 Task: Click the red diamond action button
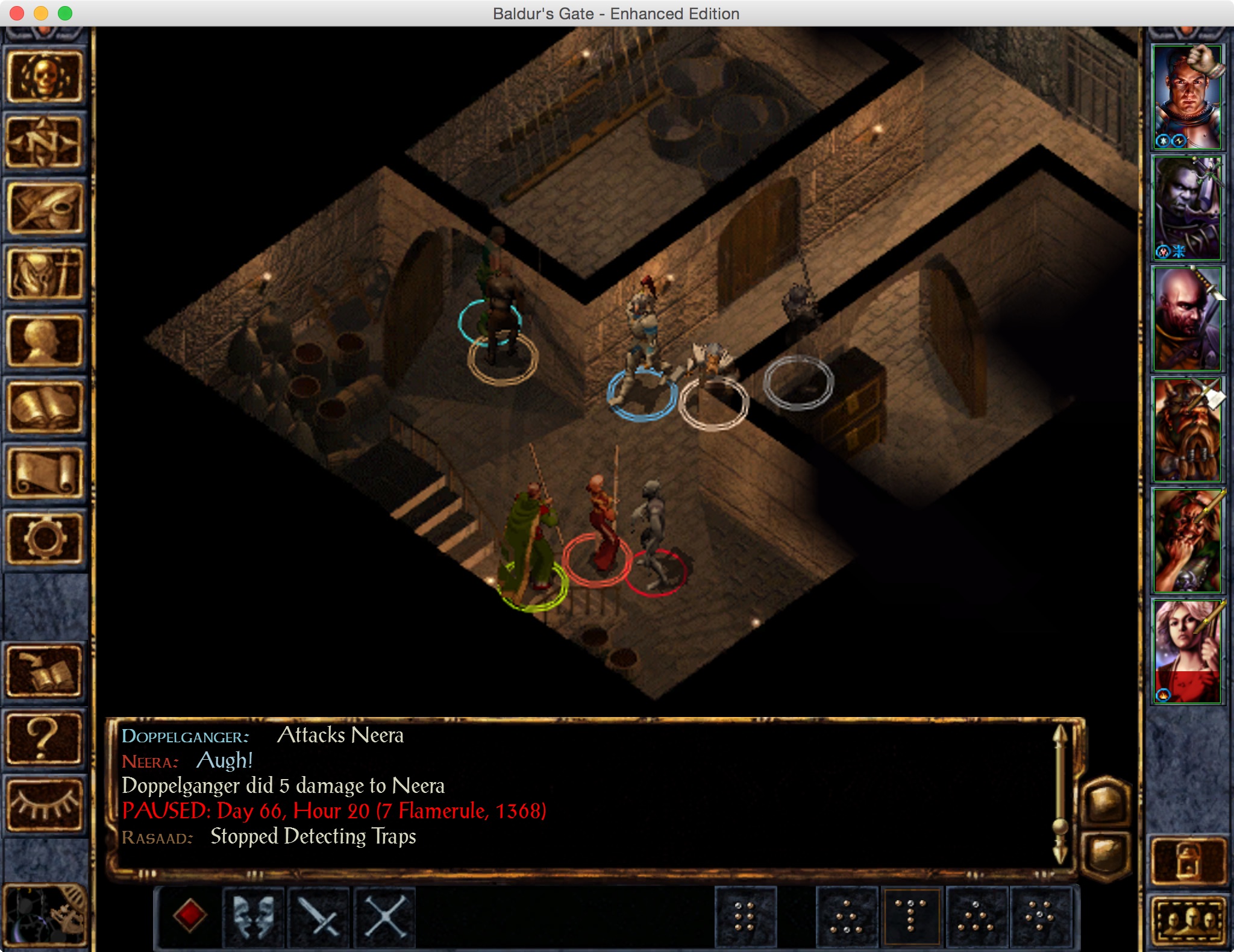[189, 916]
